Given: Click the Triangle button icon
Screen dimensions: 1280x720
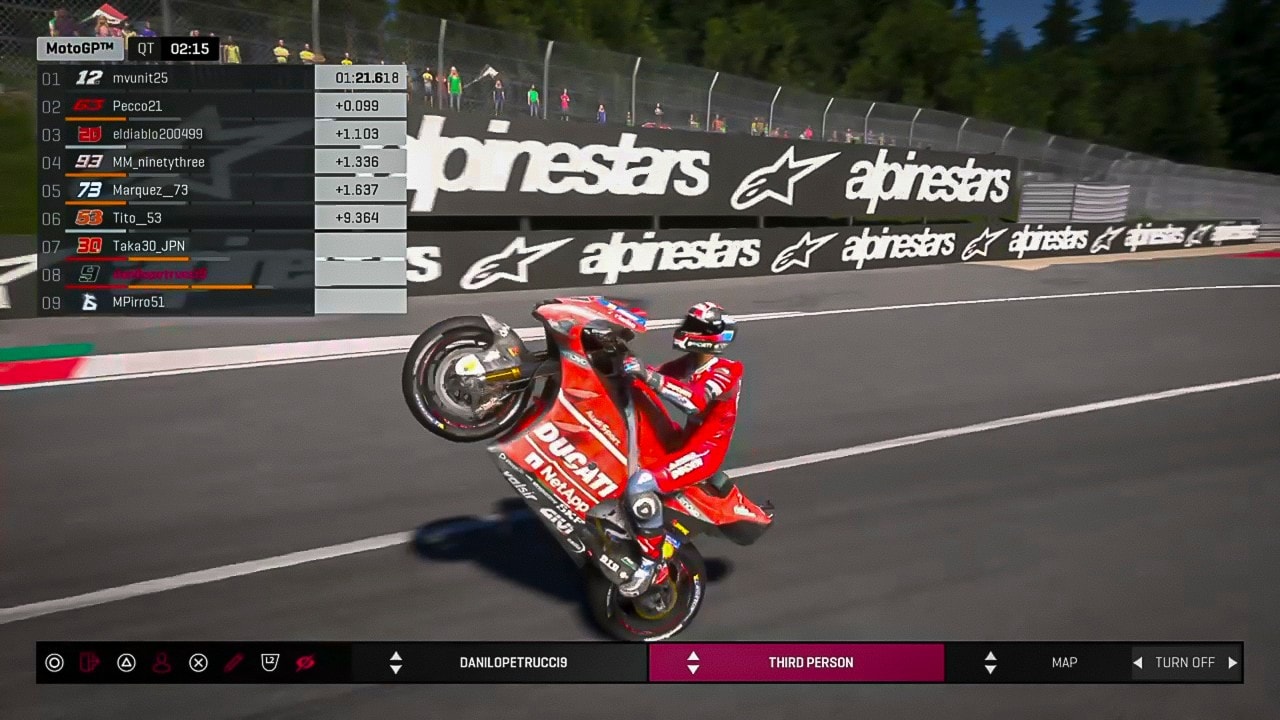Looking at the screenshot, I should [127, 662].
